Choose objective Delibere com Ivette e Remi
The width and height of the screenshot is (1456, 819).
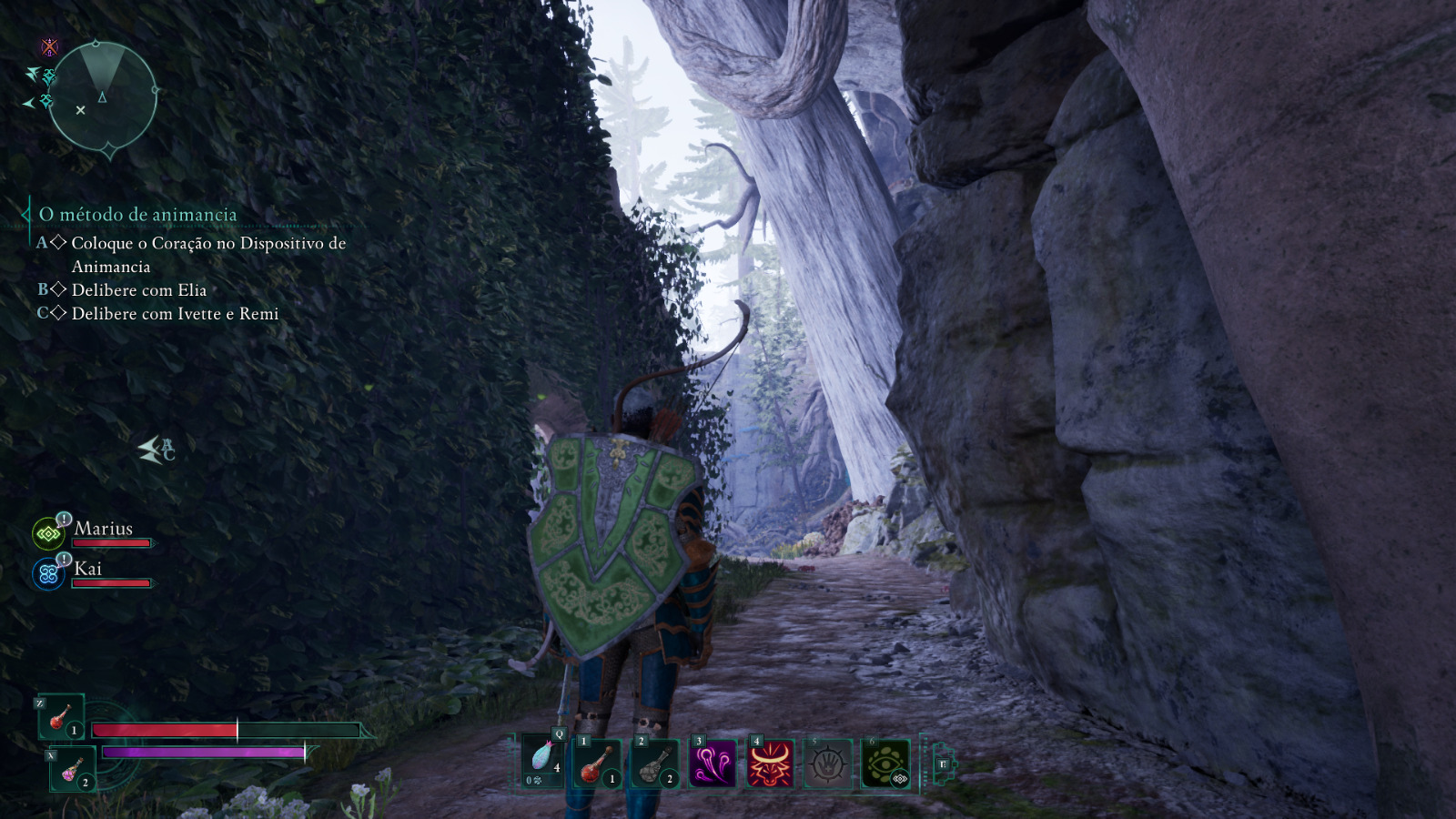[x=175, y=314]
